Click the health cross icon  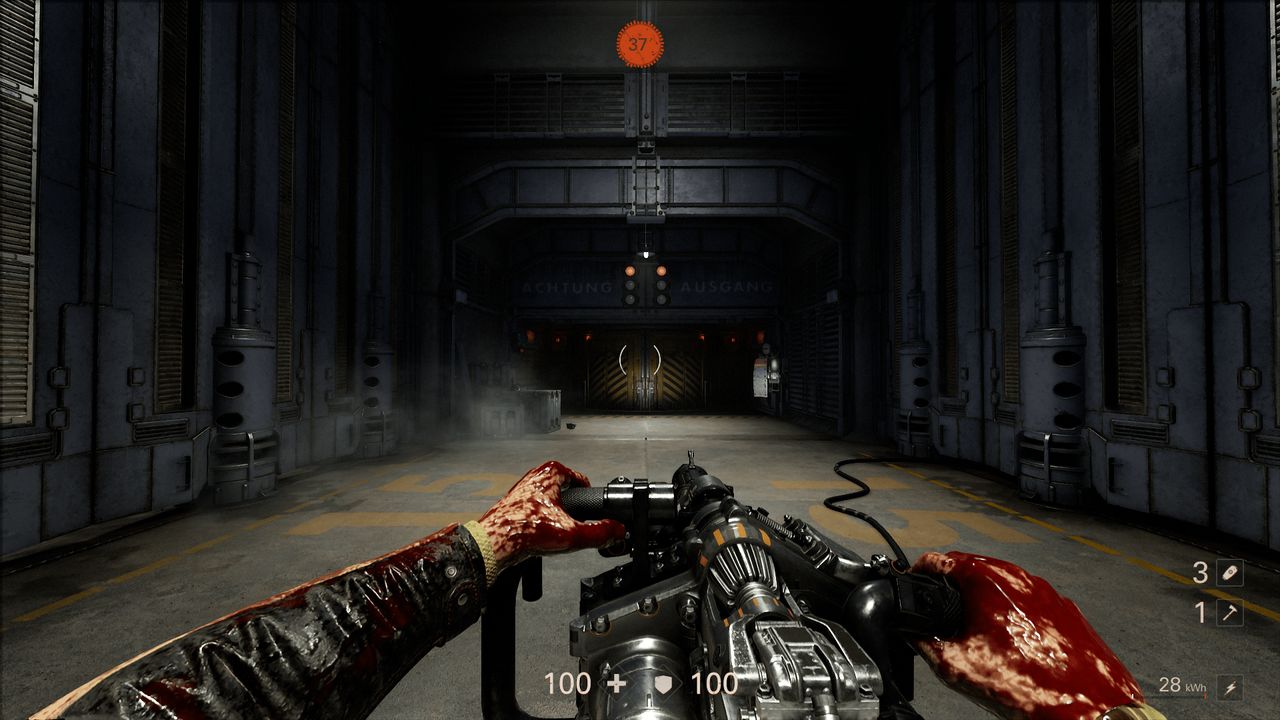coord(617,684)
